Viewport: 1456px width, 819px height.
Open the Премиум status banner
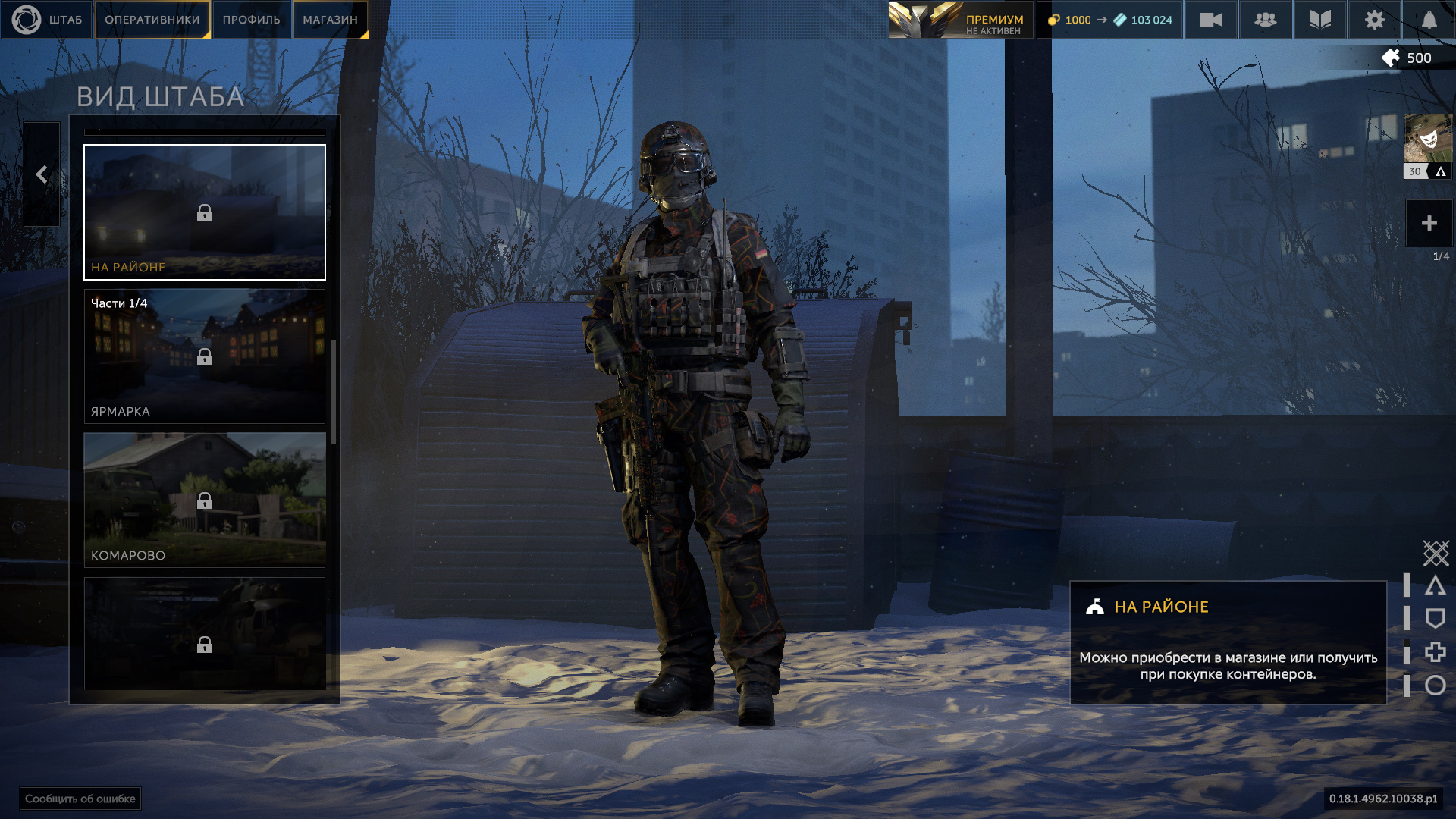click(x=960, y=20)
